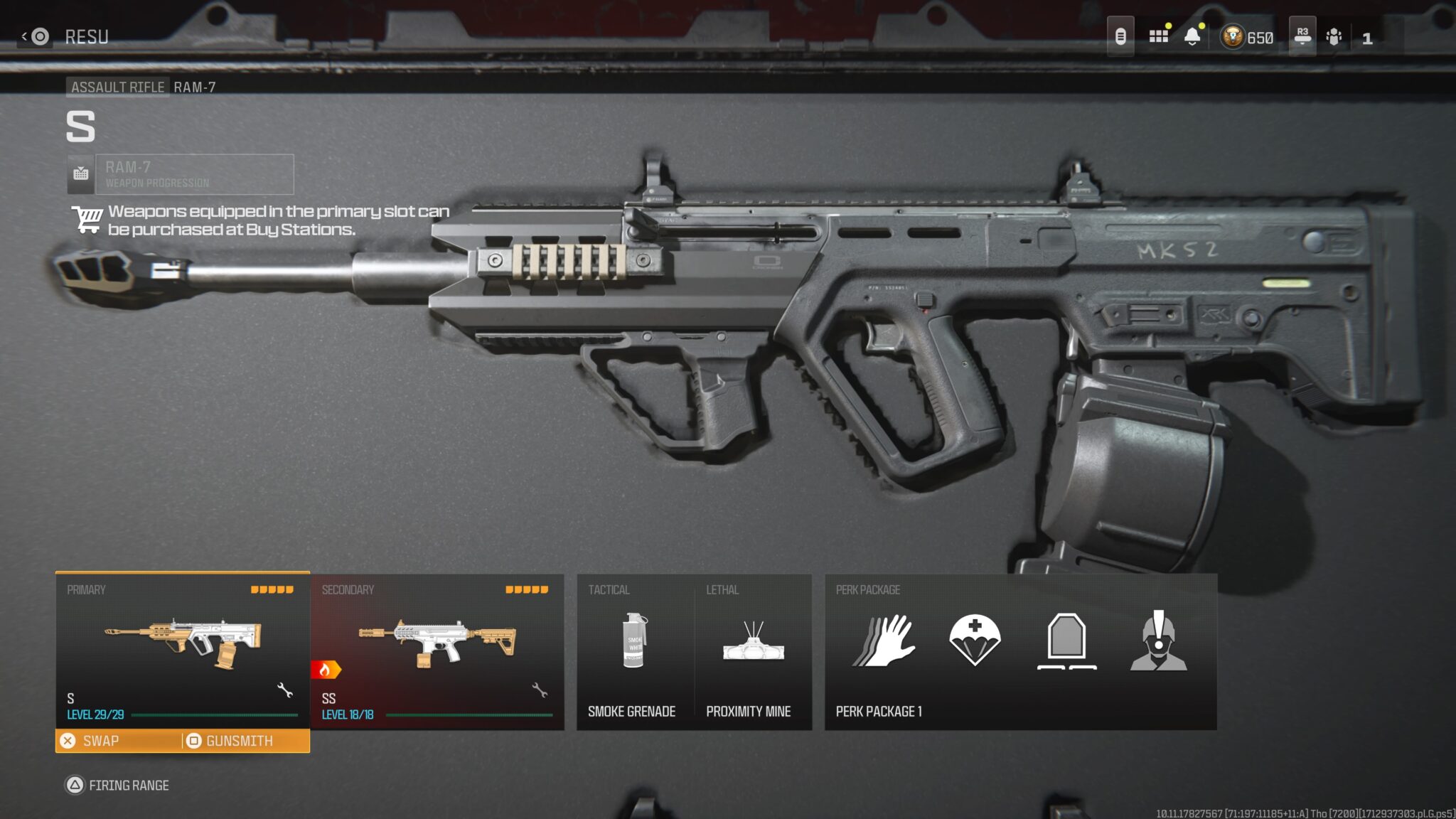The width and height of the screenshot is (1456, 819).
Task: Open notifications via the bell icon
Action: point(1192,34)
